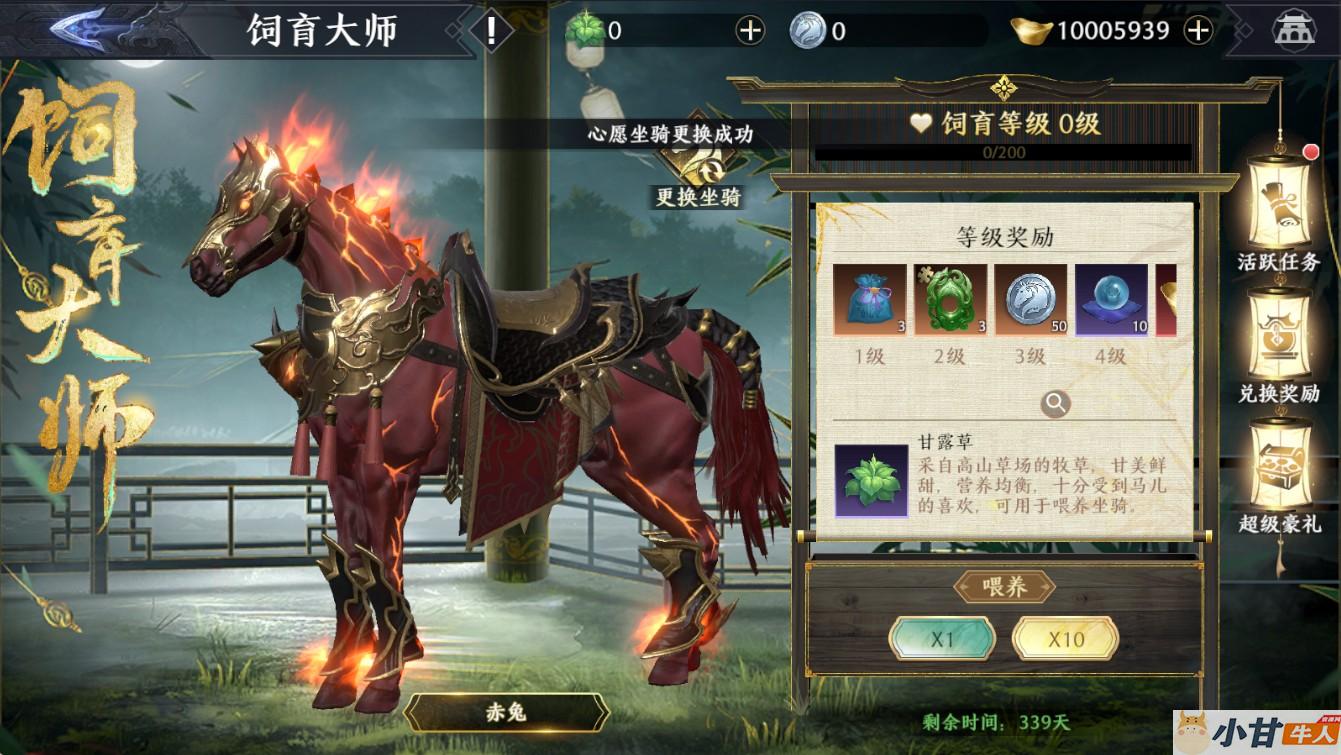This screenshot has width=1341, height=755.
Task: Feed the mount ten times with X10
Action: (1065, 639)
